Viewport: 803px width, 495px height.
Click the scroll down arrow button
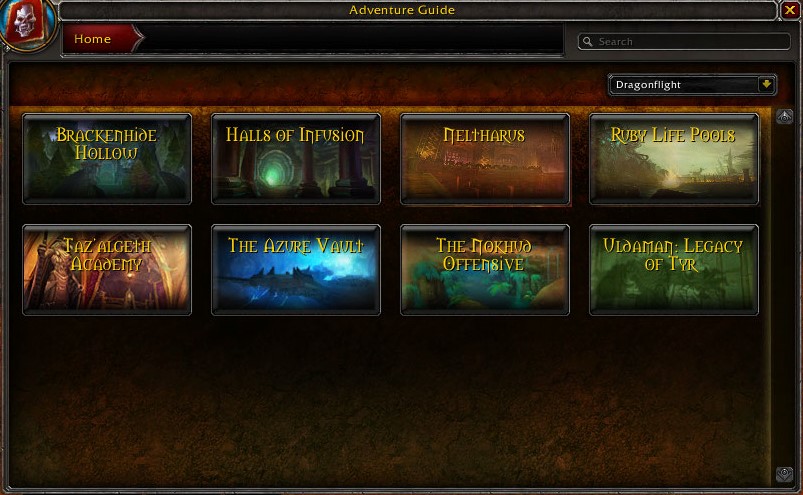[785, 474]
